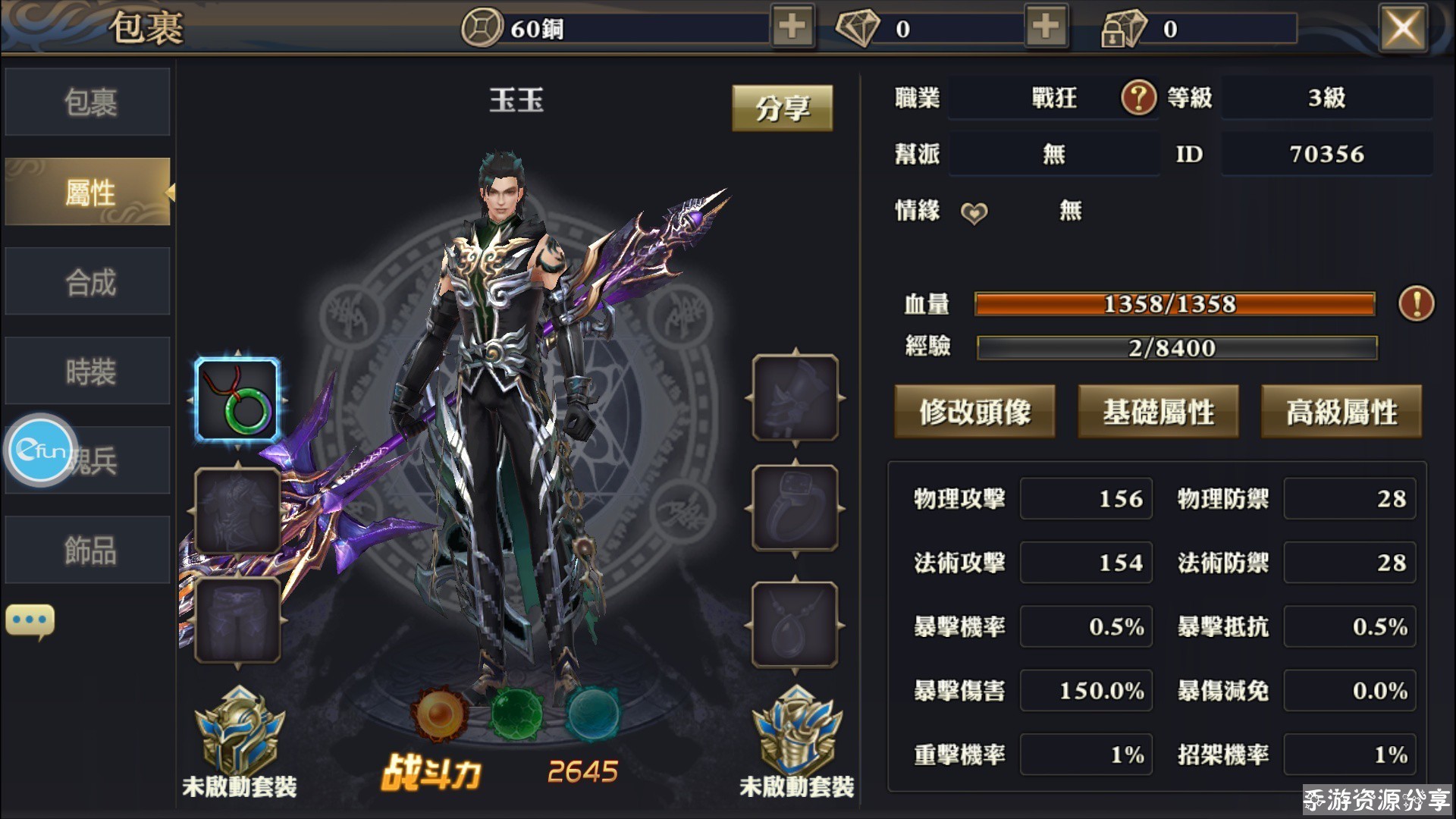Add copper coins with the plus button
Screen dimensions: 1456x819
click(792, 27)
